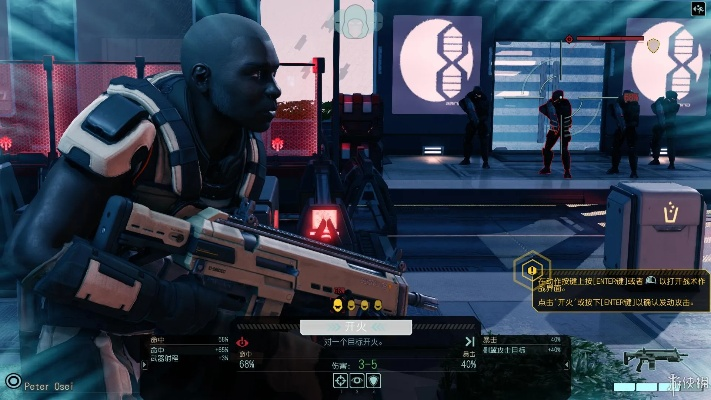Screen dimensions: 711x400
Task: Select the crosshair fire weapon ability
Action: point(340,381)
